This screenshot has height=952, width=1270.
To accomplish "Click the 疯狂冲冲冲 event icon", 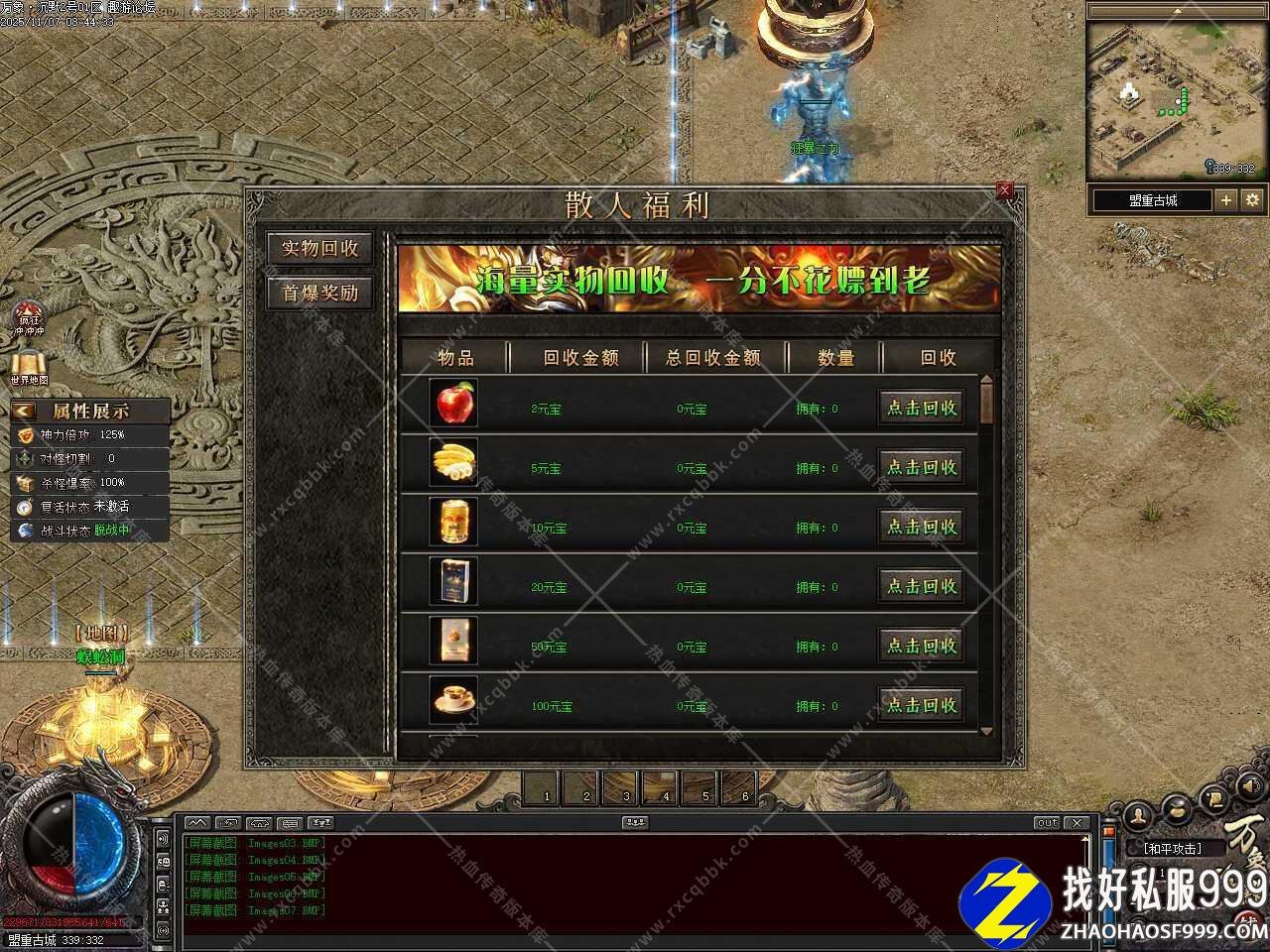I will coord(29,317).
